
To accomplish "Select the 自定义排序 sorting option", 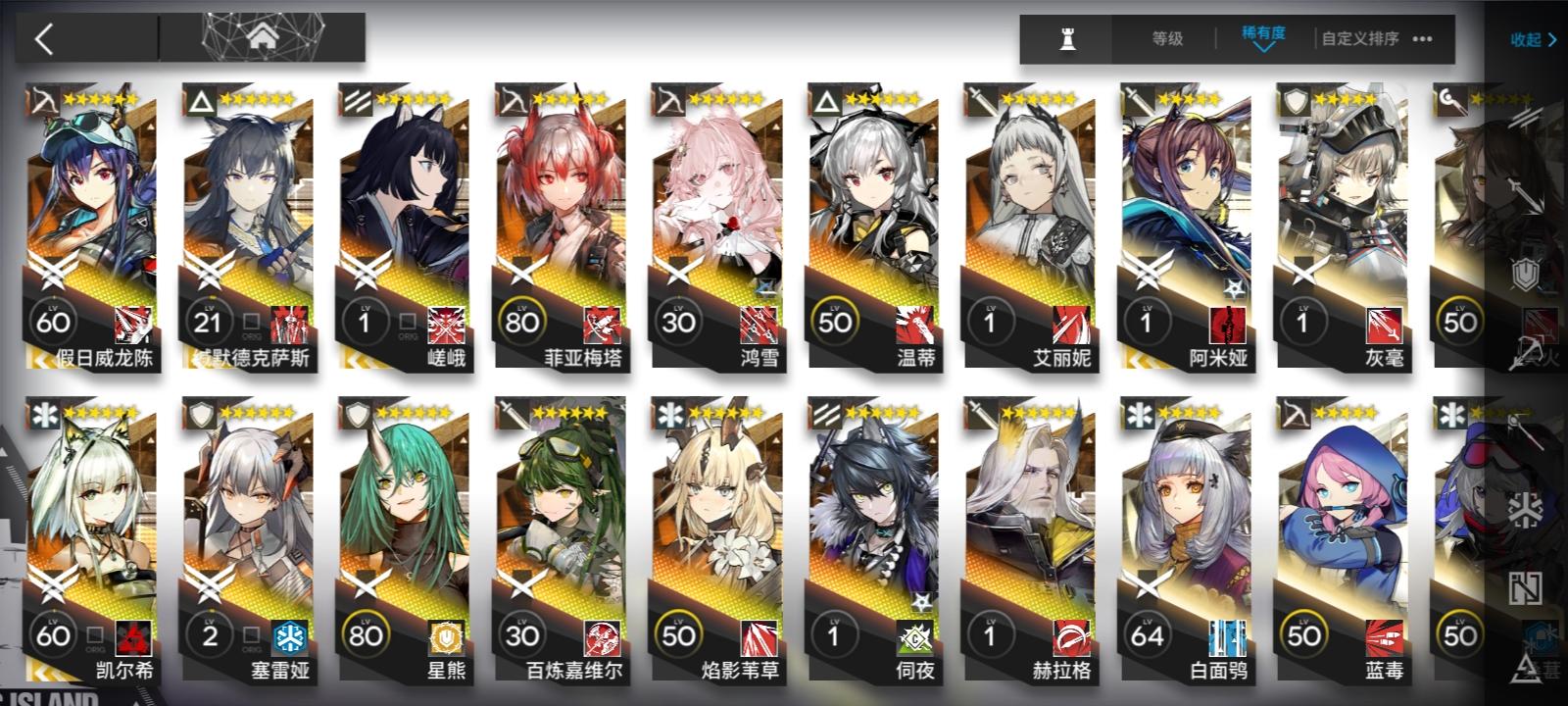I will tap(1358, 39).
